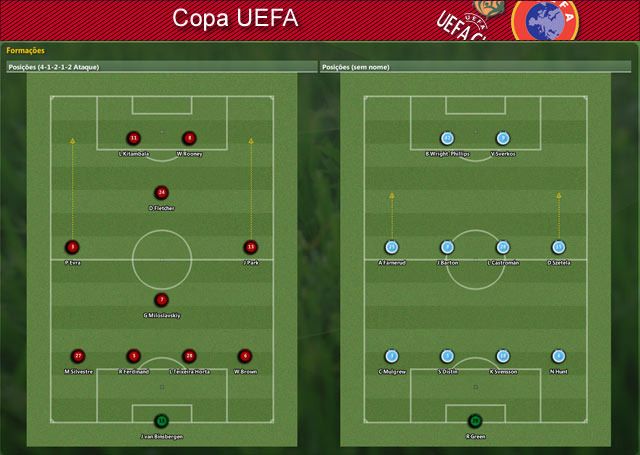The width and height of the screenshot is (640, 455).
Task: Select S. Distin's defender marker
Action: point(447,355)
